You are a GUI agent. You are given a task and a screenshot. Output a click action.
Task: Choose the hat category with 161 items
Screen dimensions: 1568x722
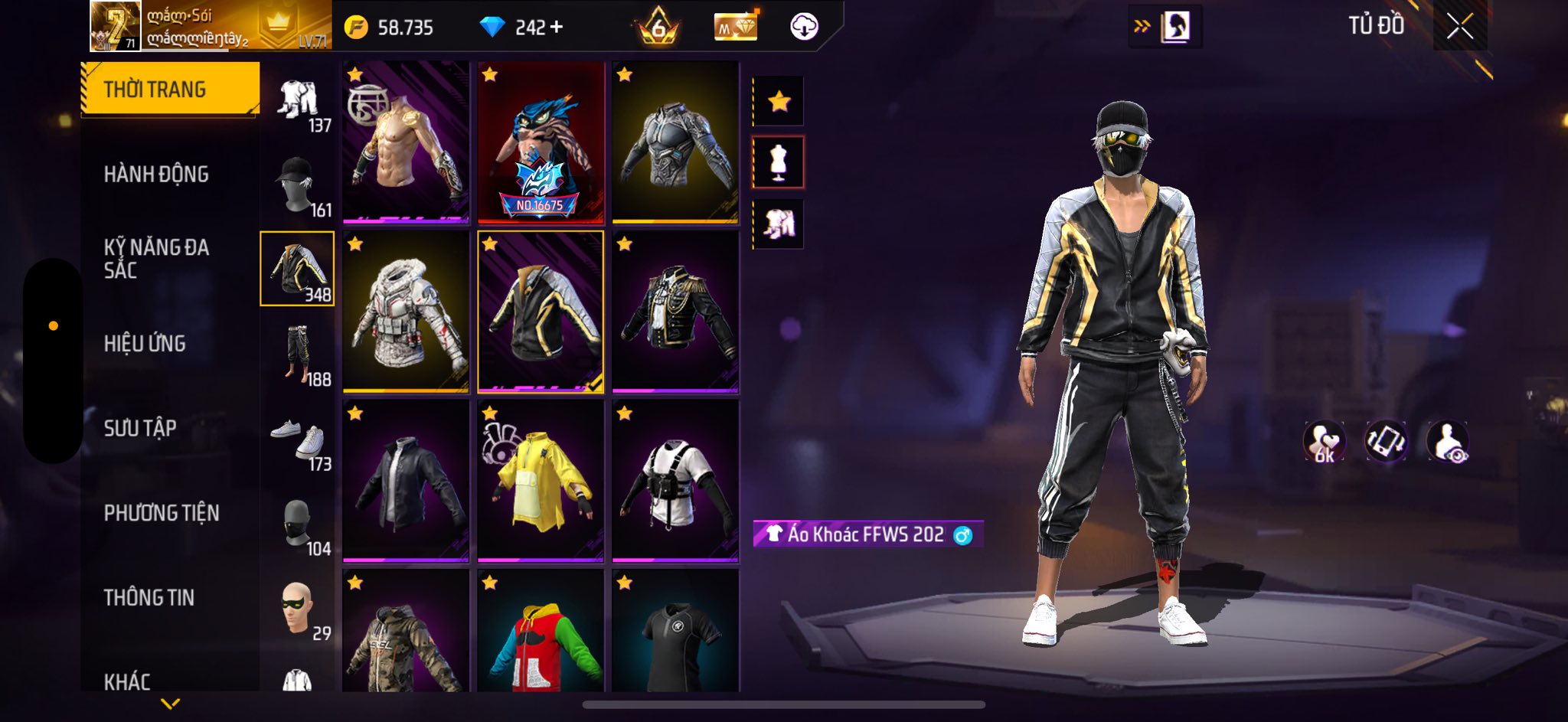point(298,185)
